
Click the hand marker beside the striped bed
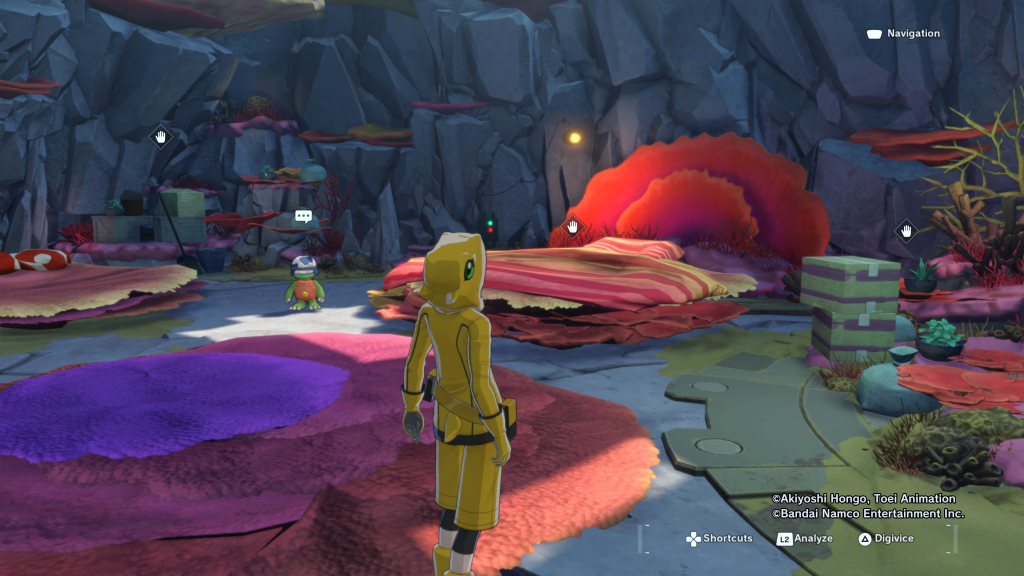573,227
